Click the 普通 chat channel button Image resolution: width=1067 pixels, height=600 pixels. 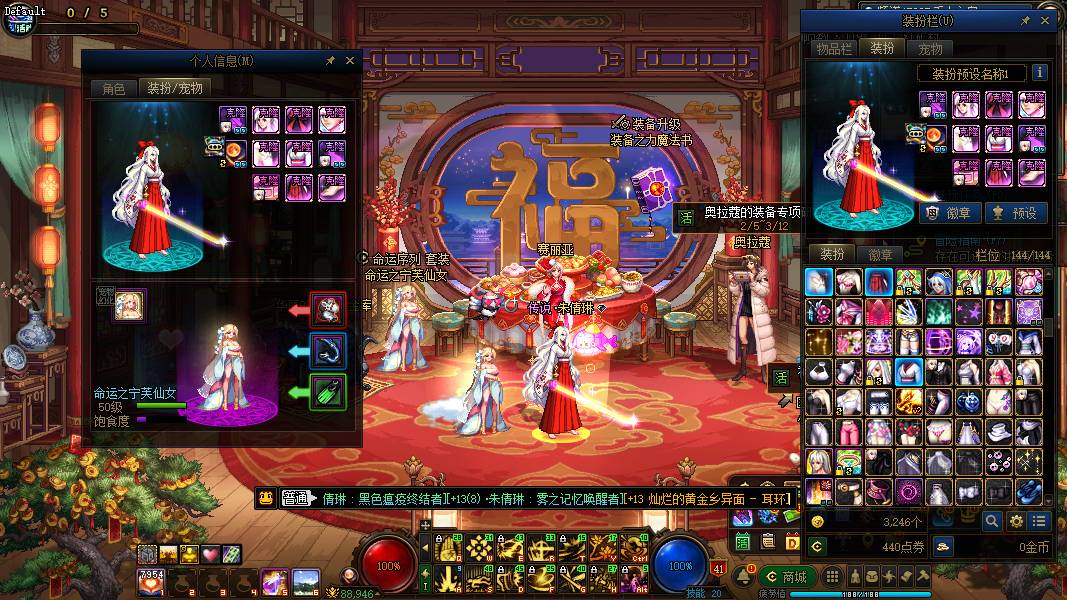pyautogui.click(x=294, y=498)
